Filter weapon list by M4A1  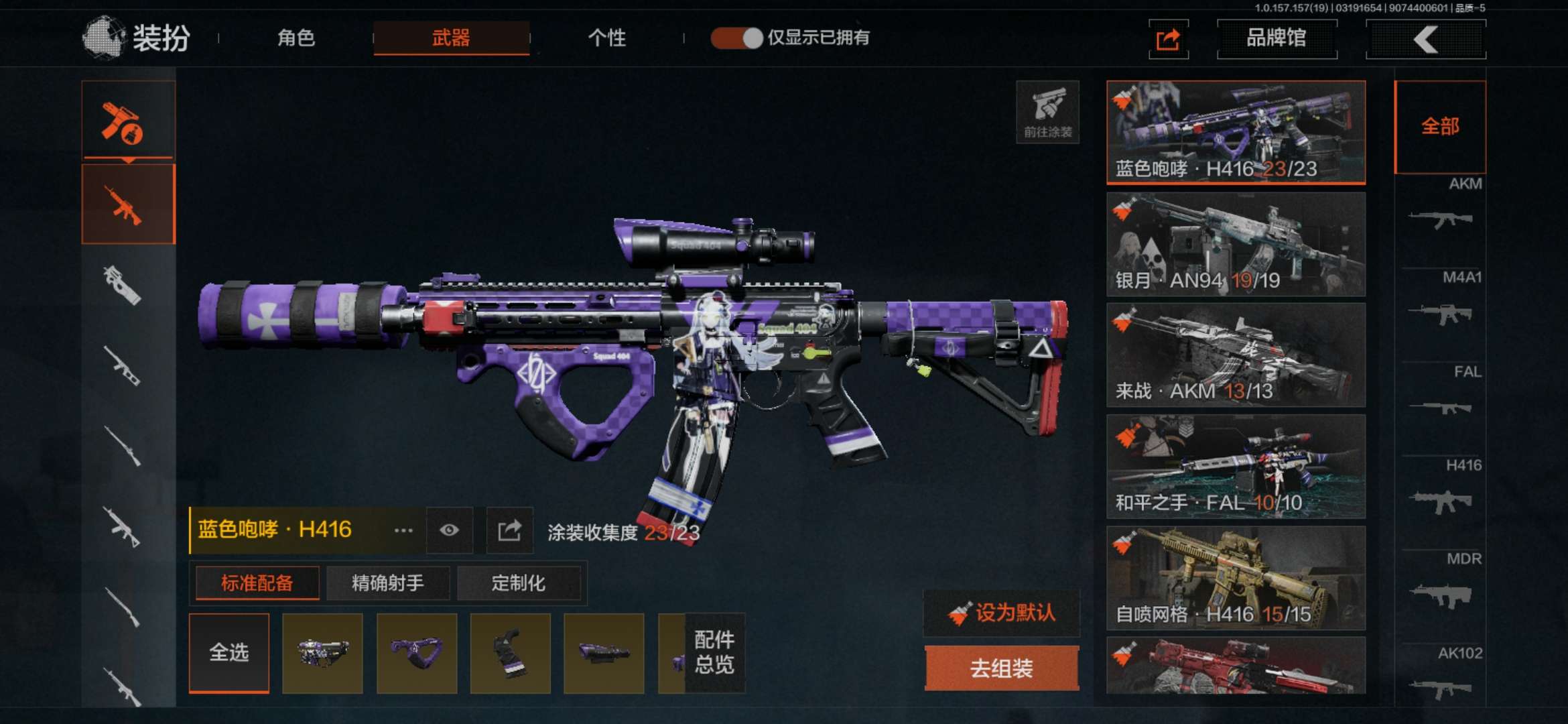point(1441,303)
